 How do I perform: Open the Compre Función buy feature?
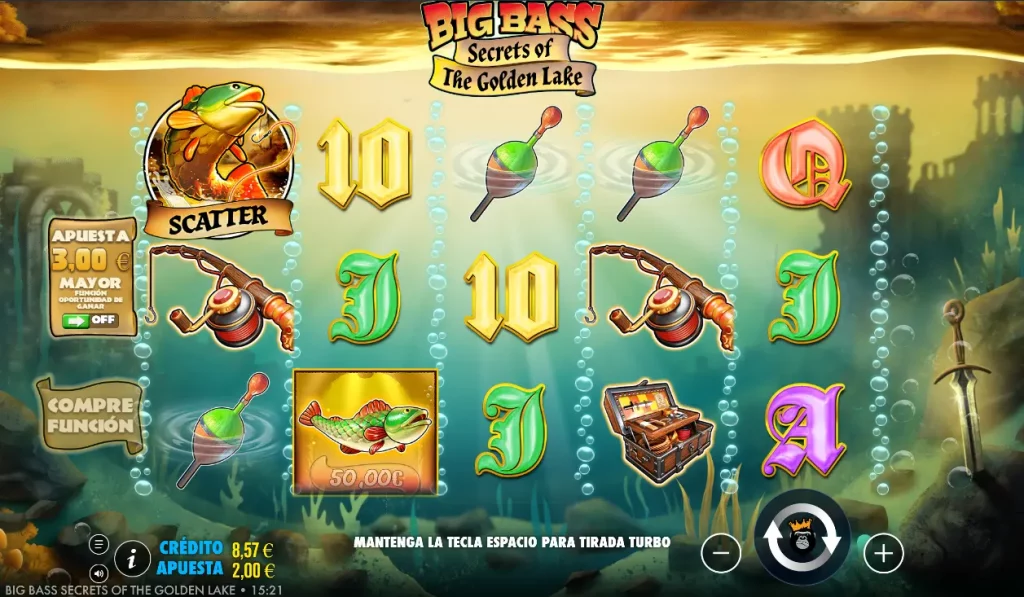90,415
